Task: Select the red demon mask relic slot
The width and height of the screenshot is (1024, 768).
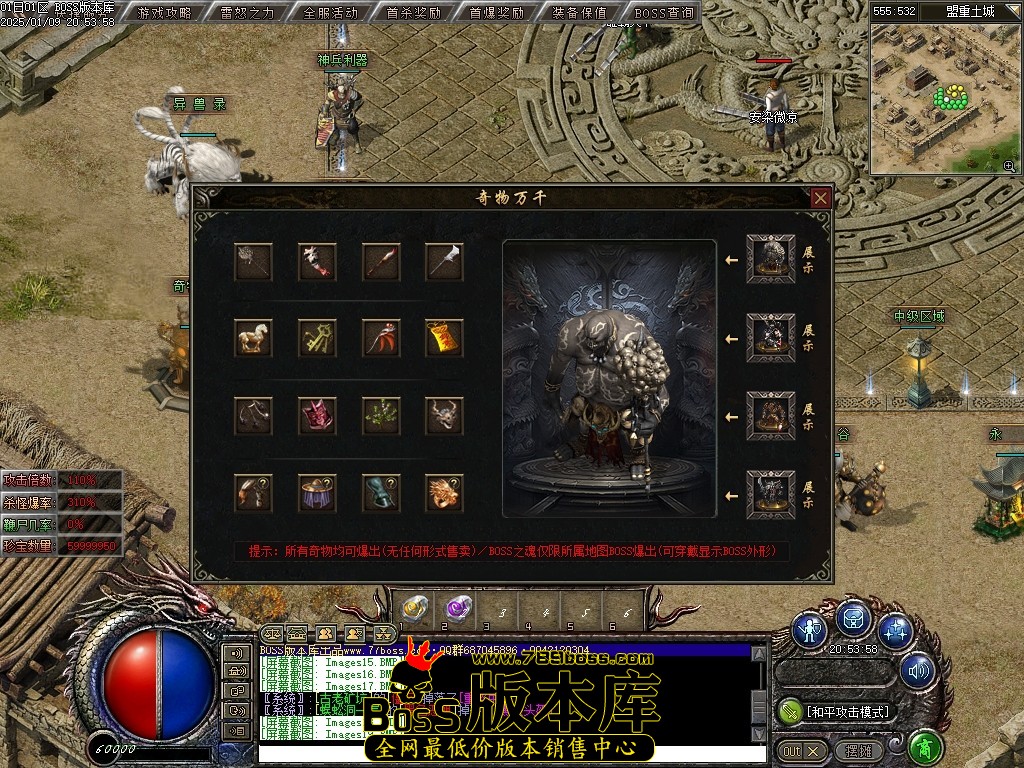Action: pyautogui.click(x=317, y=414)
